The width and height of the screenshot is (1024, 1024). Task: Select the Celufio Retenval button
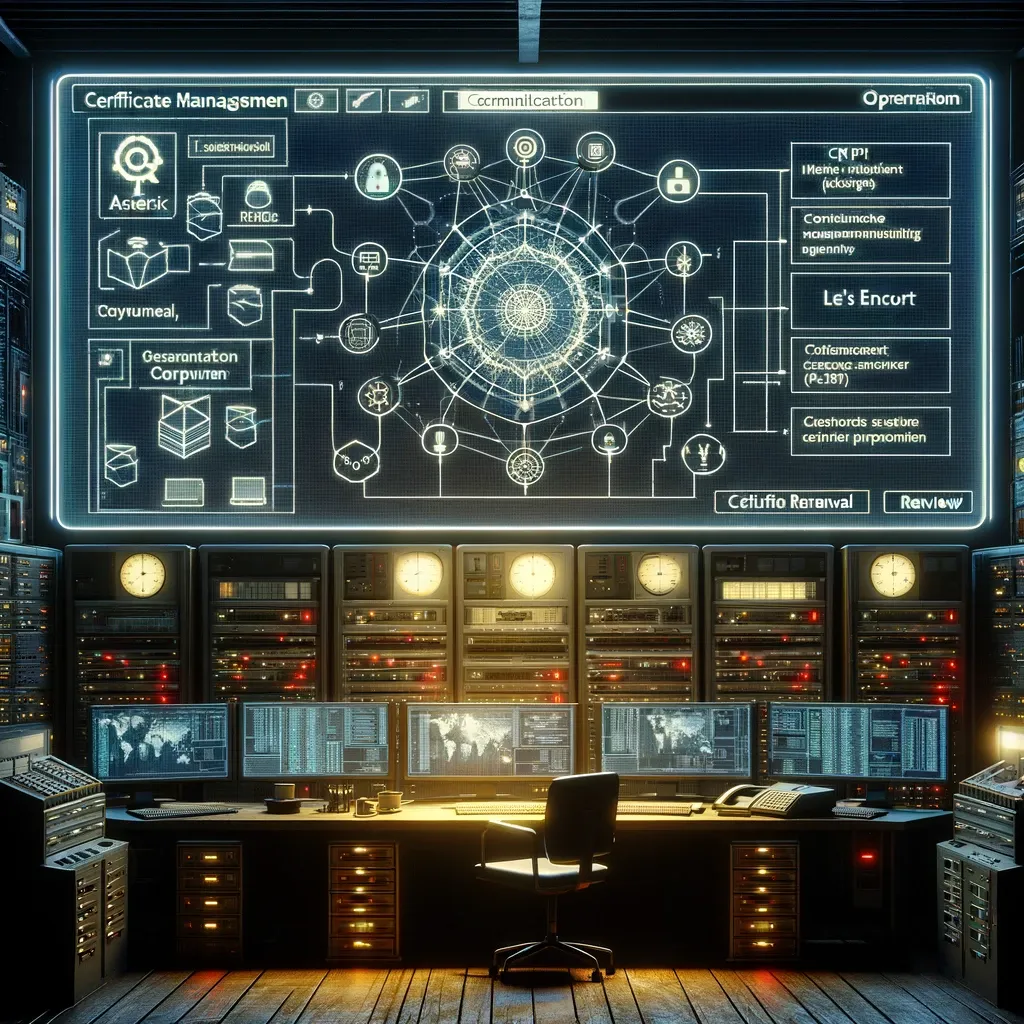[x=791, y=502]
